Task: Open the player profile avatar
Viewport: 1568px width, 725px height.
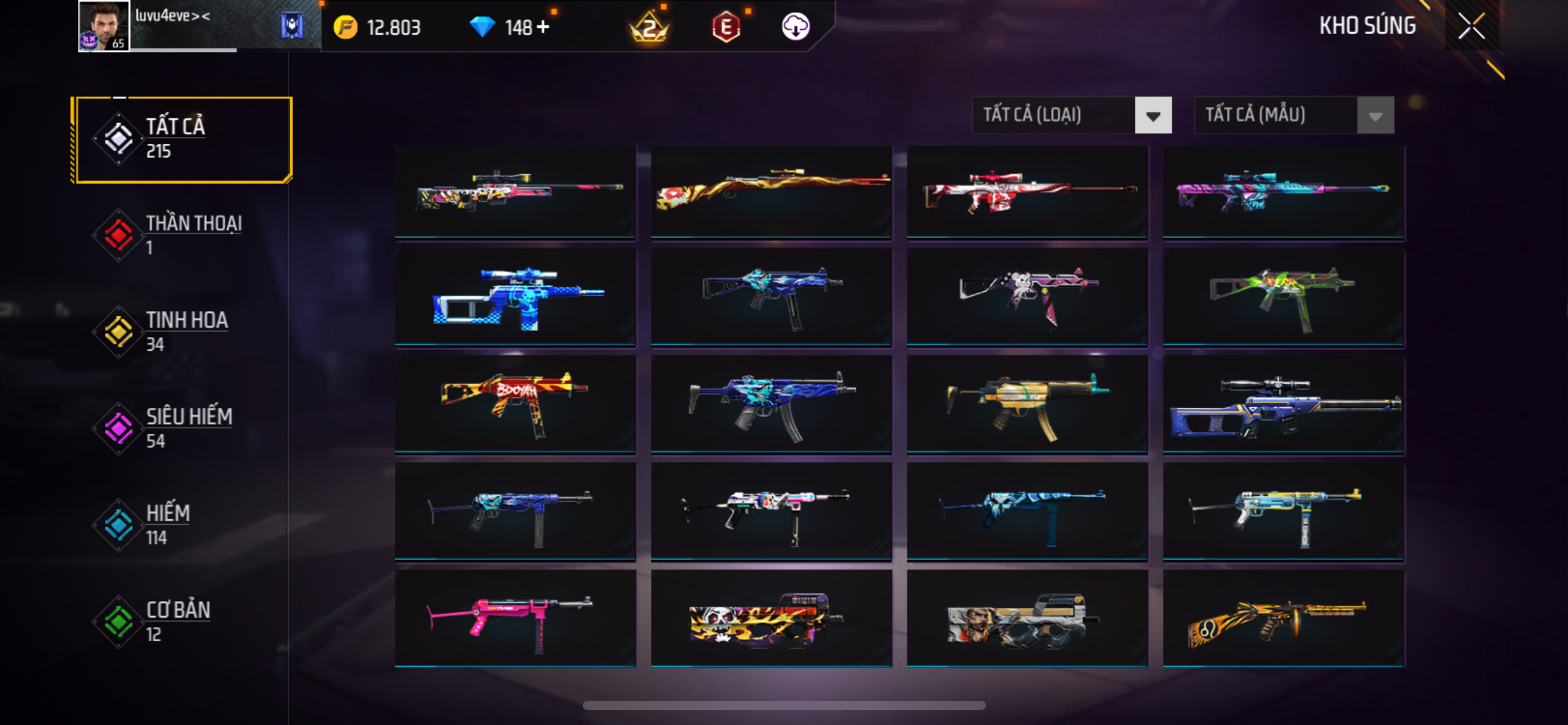Action: click(x=103, y=26)
